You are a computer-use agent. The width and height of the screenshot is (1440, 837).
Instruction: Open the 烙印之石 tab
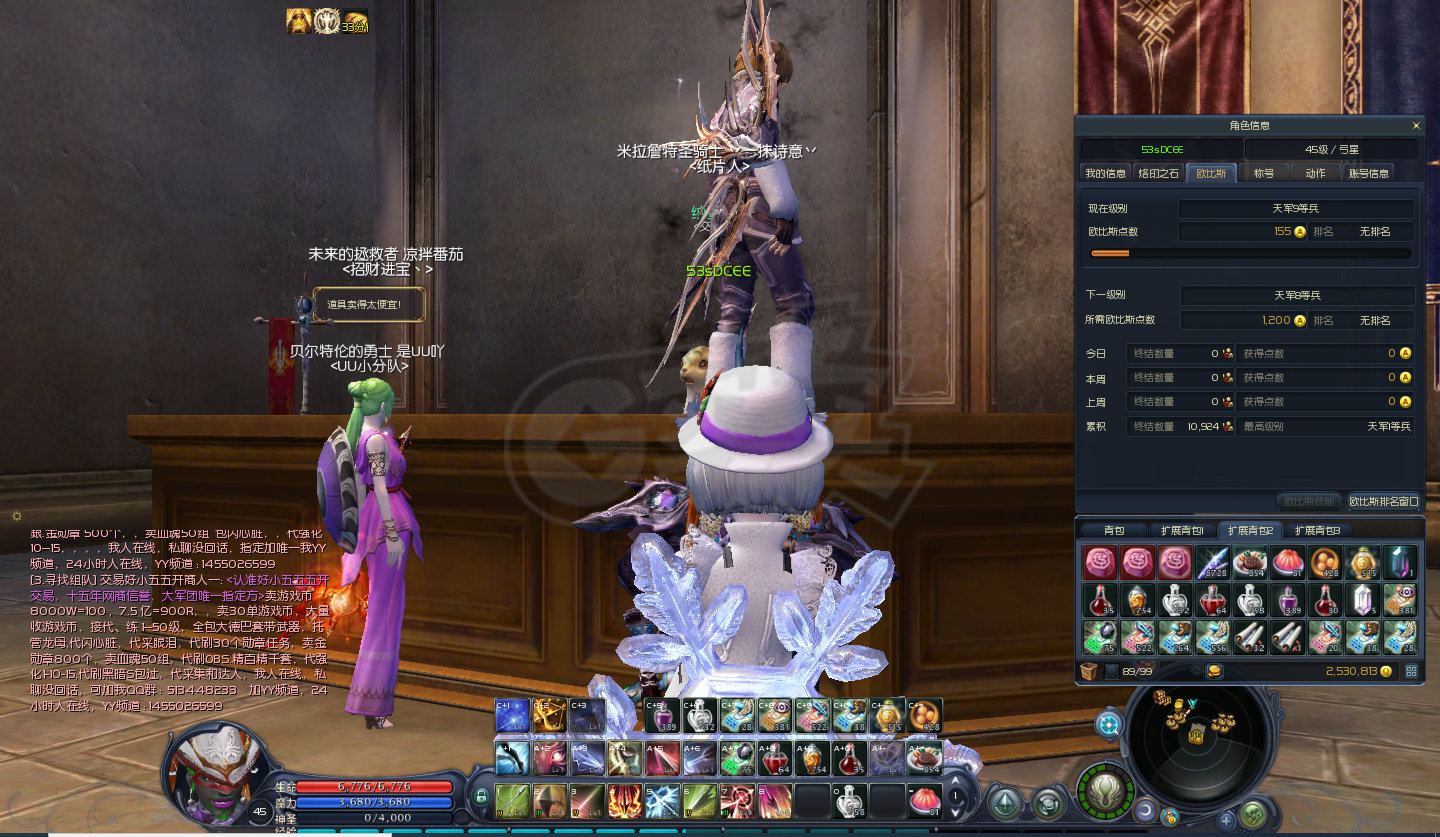coord(1159,173)
